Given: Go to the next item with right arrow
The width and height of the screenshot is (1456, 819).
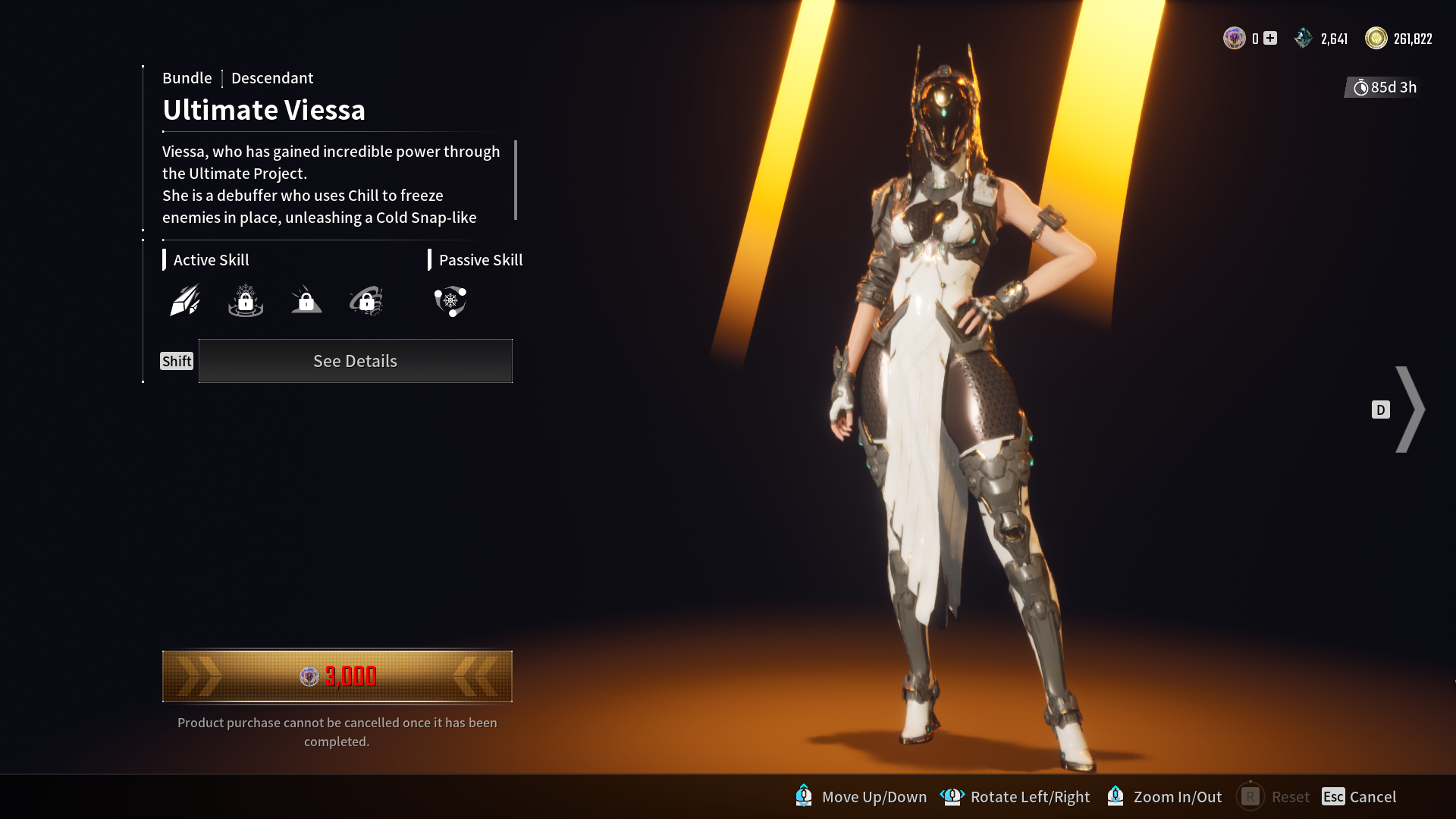Looking at the screenshot, I should 1410,409.
